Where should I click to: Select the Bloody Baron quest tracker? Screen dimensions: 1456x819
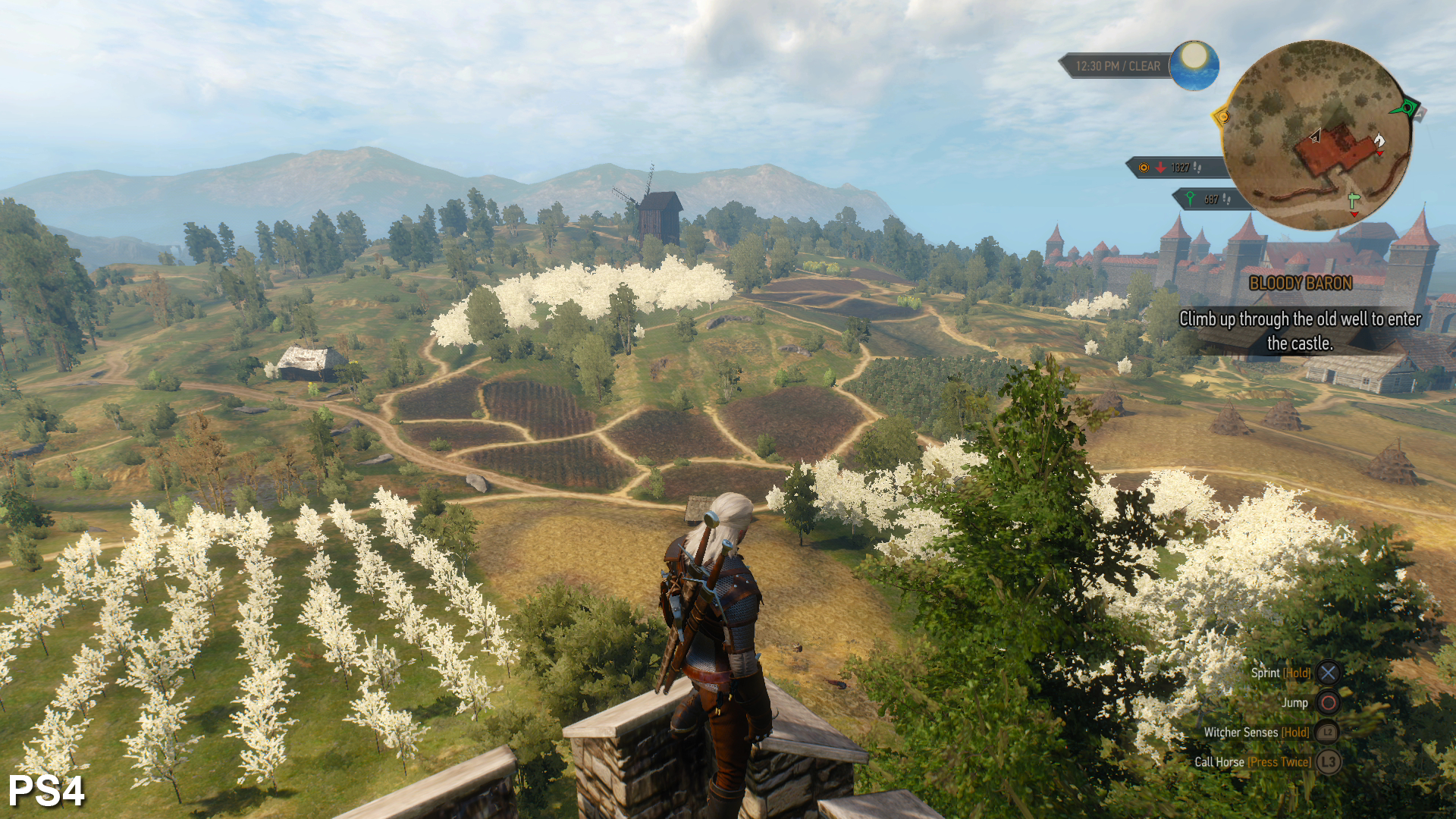[1300, 284]
